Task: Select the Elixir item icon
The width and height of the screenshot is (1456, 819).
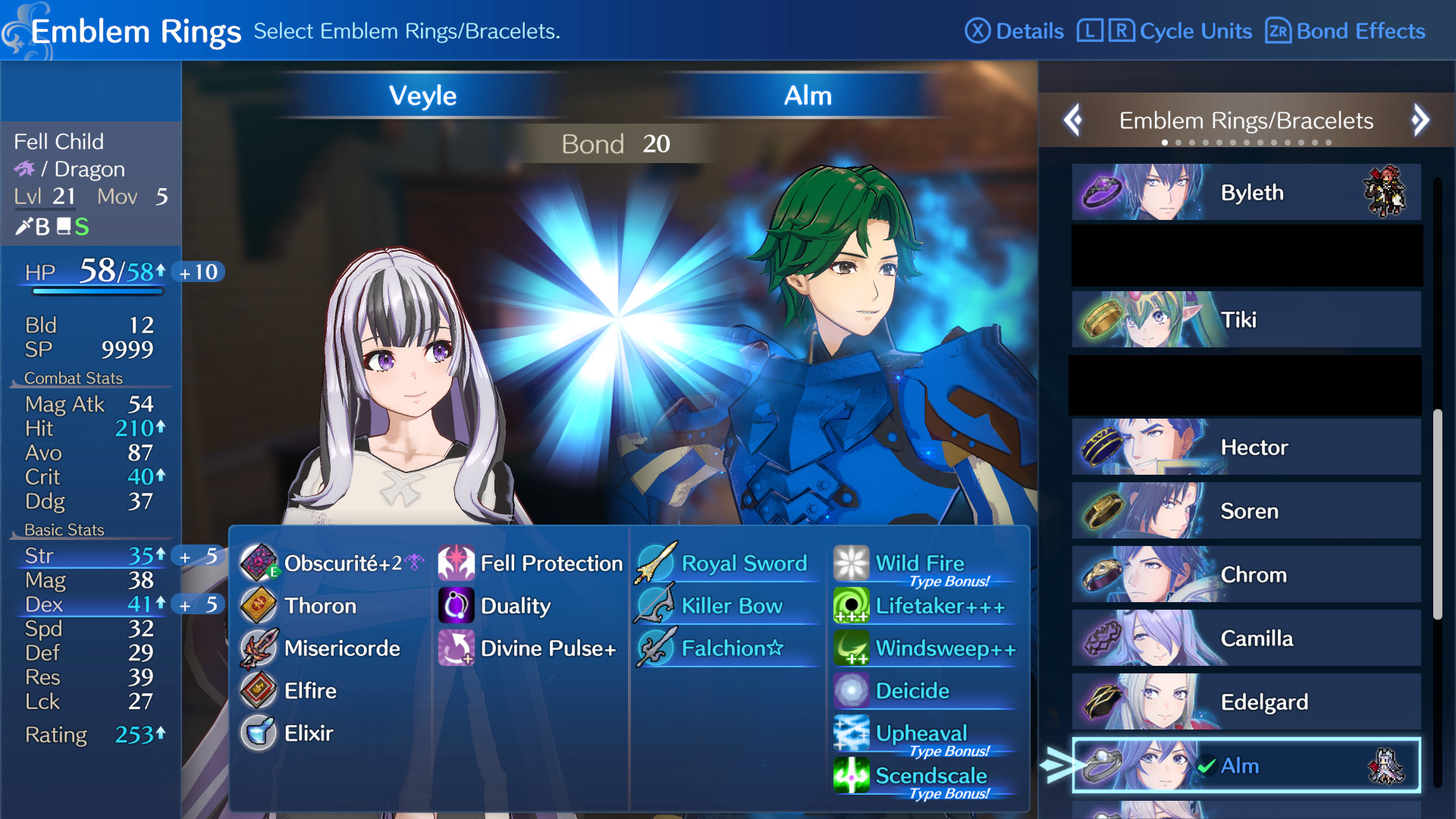Action: [259, 733]
